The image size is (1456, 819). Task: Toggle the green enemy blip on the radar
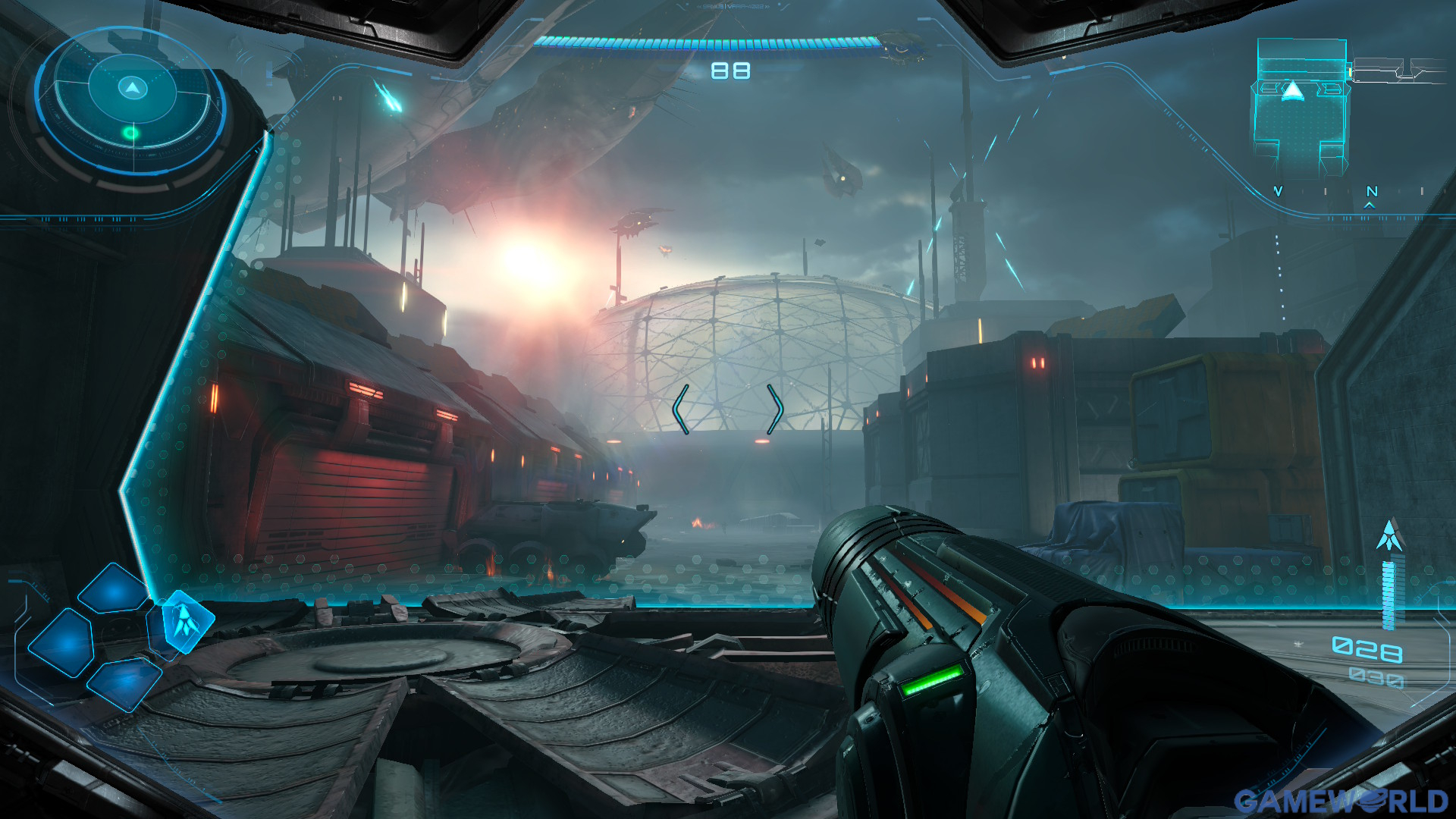(131, 133)
